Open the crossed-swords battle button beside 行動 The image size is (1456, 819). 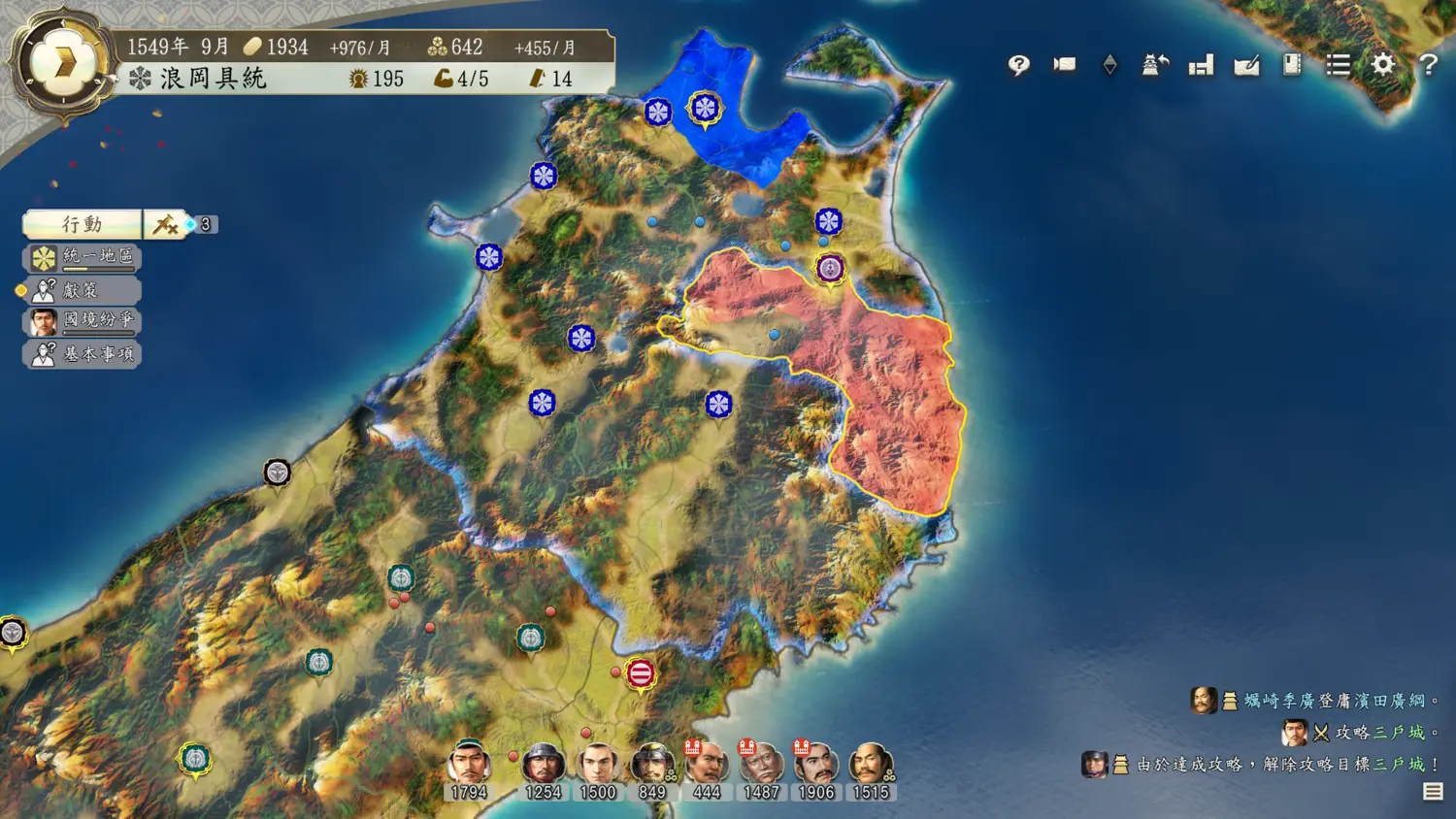165,224
